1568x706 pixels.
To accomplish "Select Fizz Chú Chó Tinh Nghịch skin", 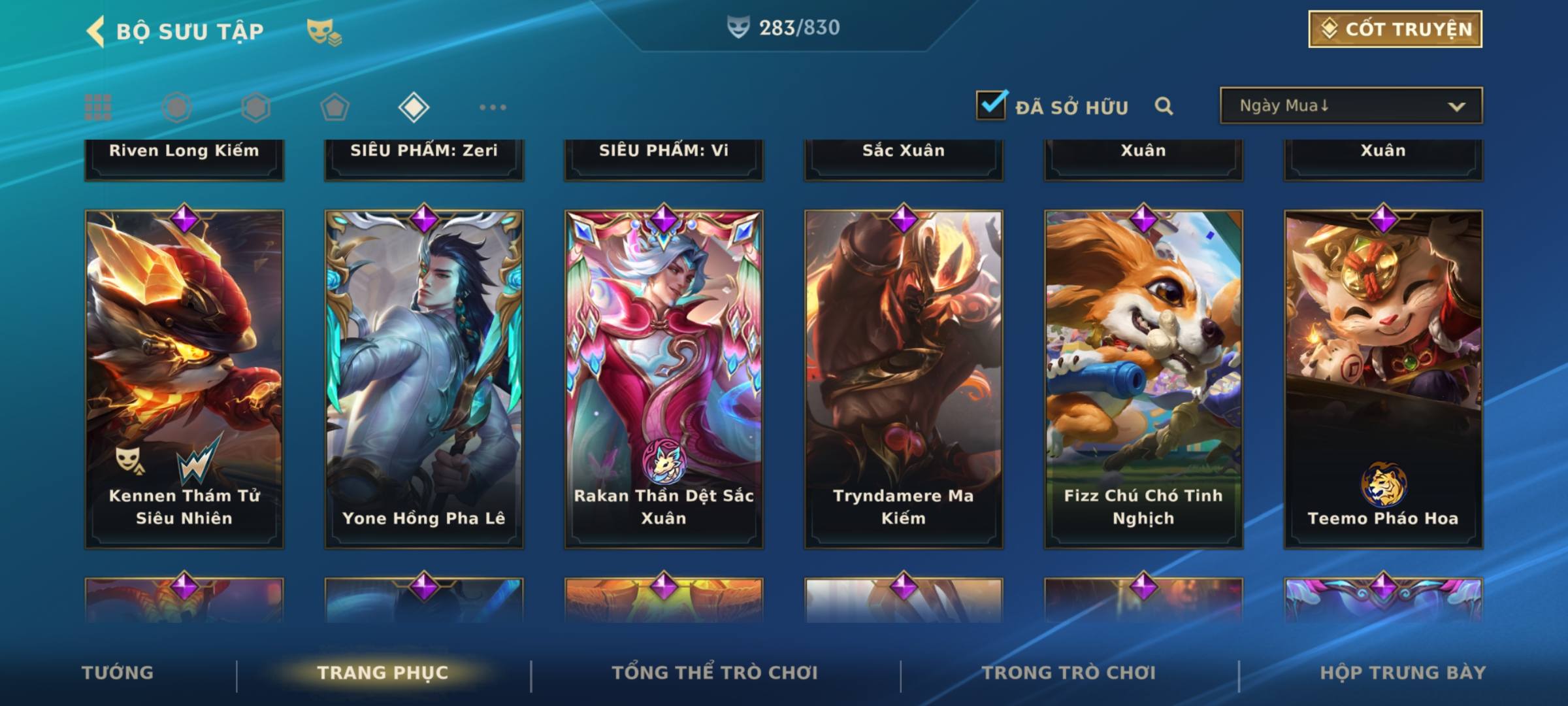I will 1143,379.
